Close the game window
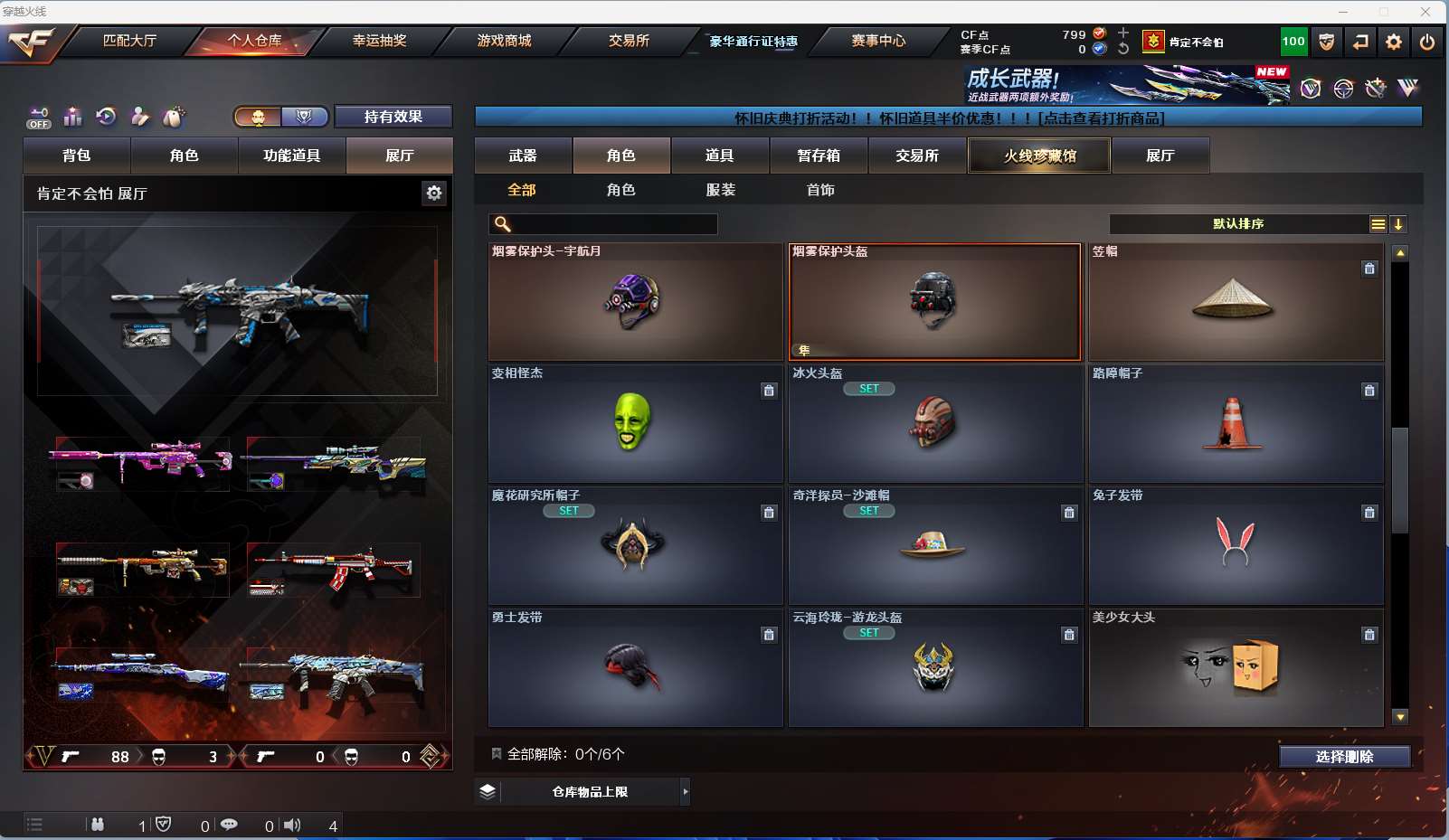This screenshot has height=840, width=1449. point(1425,12)
